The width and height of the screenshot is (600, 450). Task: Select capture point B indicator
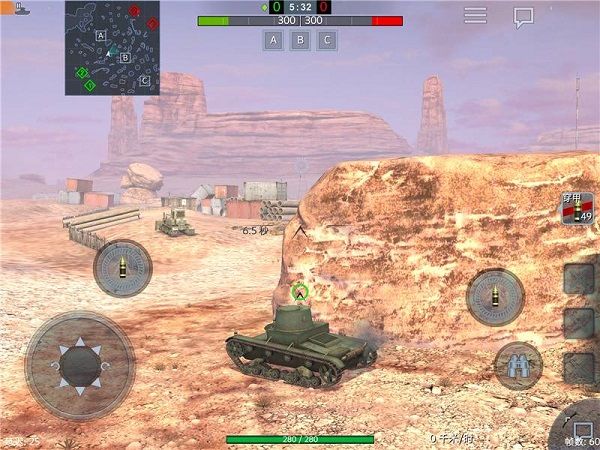click(299, 40)
